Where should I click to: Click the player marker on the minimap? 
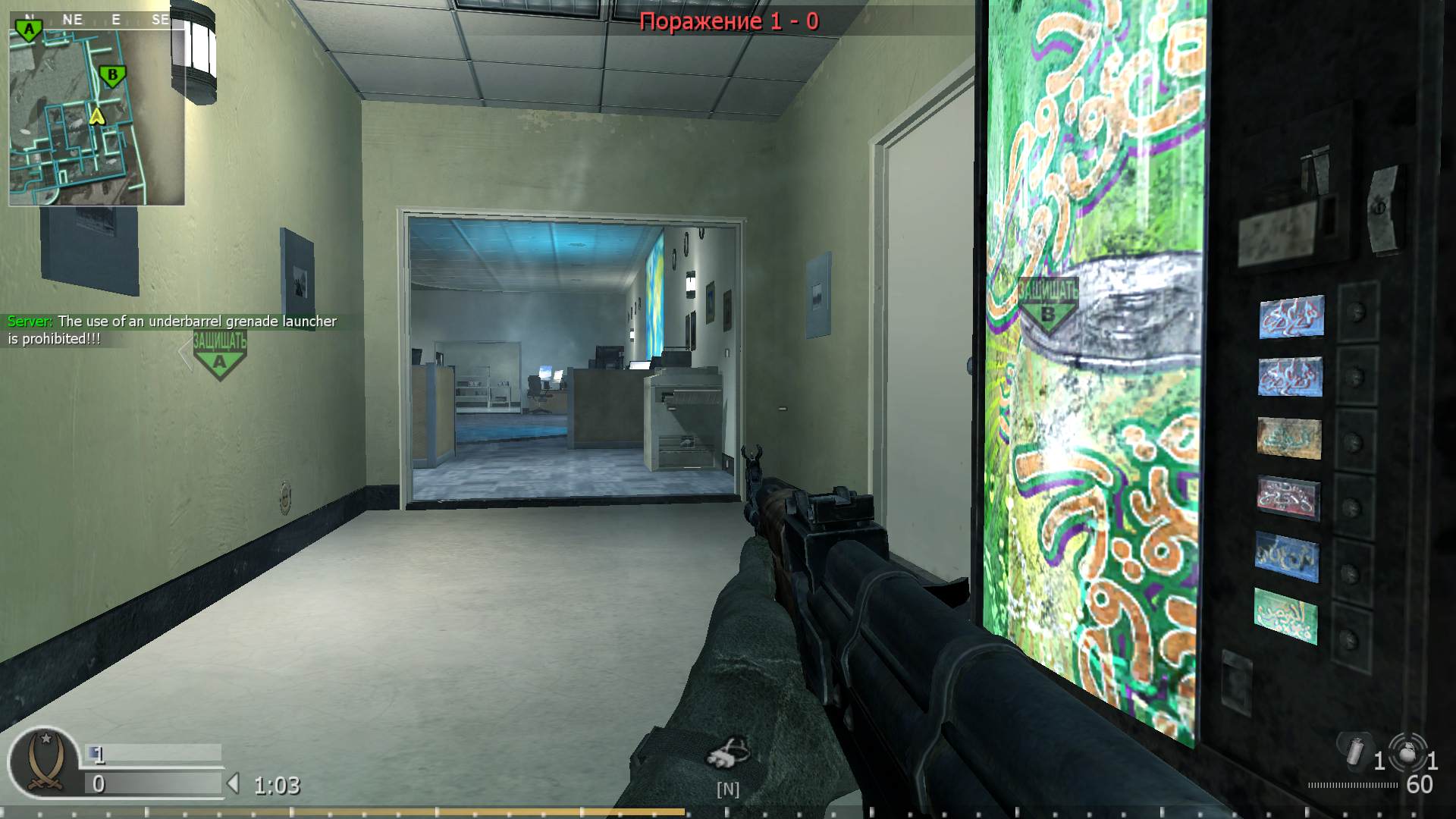pos(96,118)
